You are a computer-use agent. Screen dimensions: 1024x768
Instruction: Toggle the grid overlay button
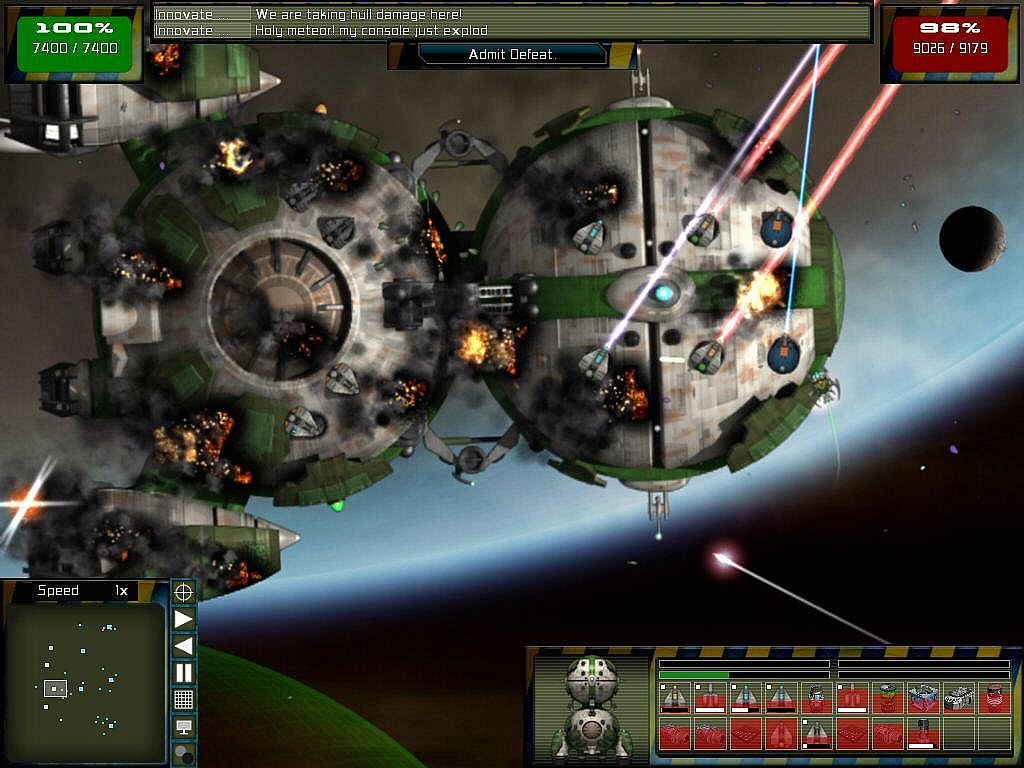point(184,700)
